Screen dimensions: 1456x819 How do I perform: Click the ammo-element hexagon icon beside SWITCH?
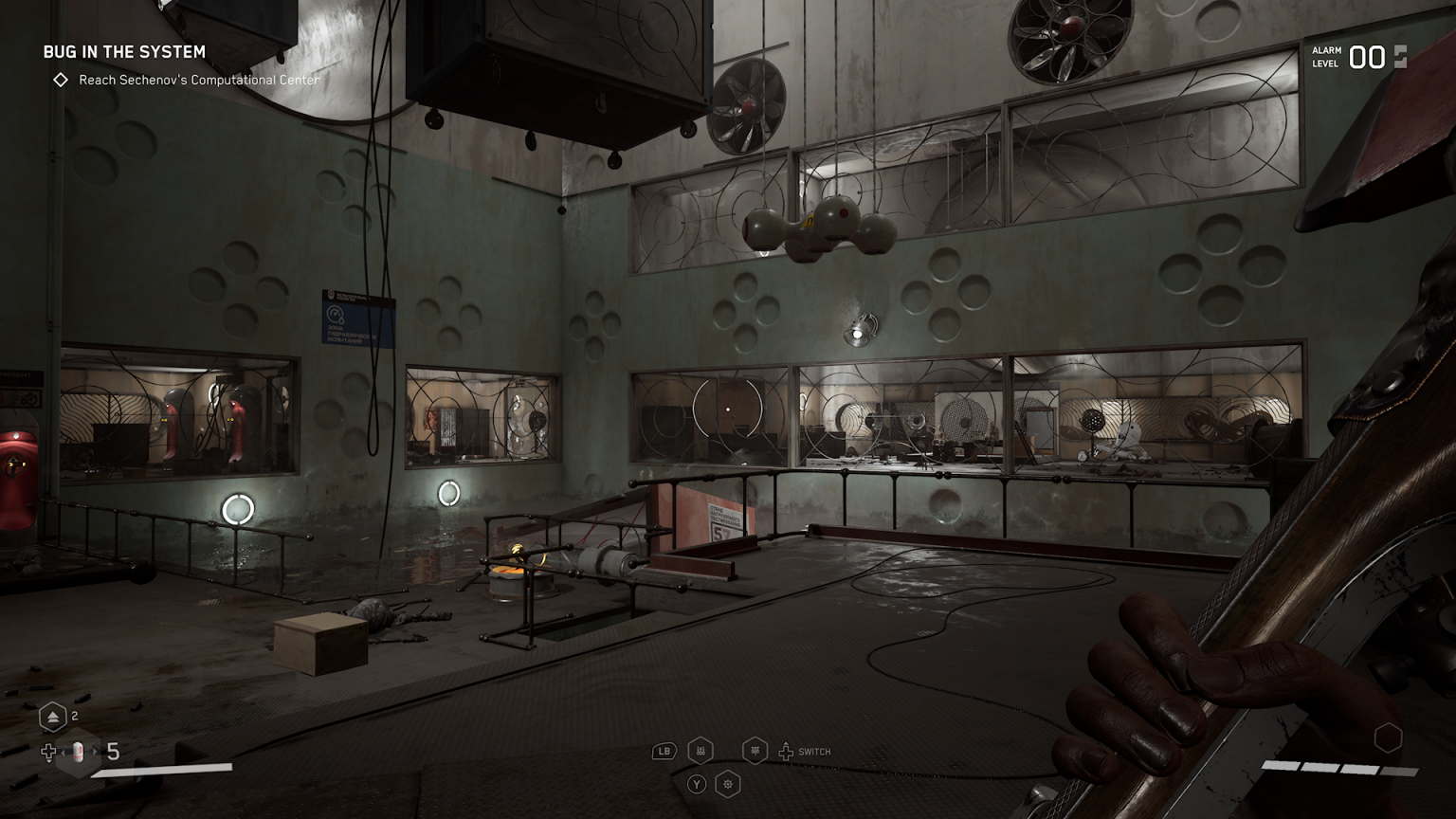[x=755, y=751]
